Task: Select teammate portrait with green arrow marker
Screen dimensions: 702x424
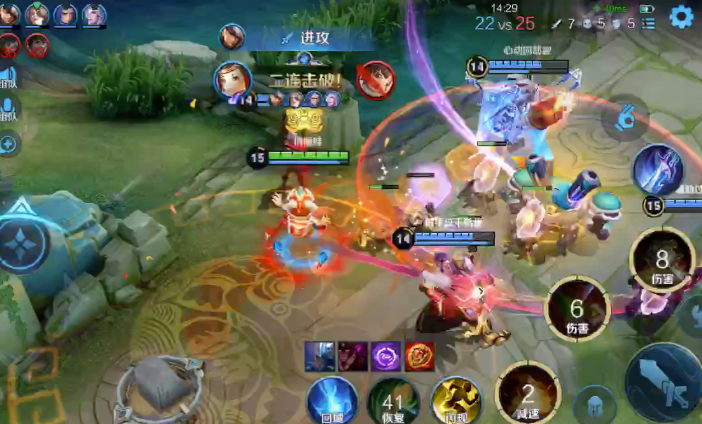Action: tap(37, 15)
